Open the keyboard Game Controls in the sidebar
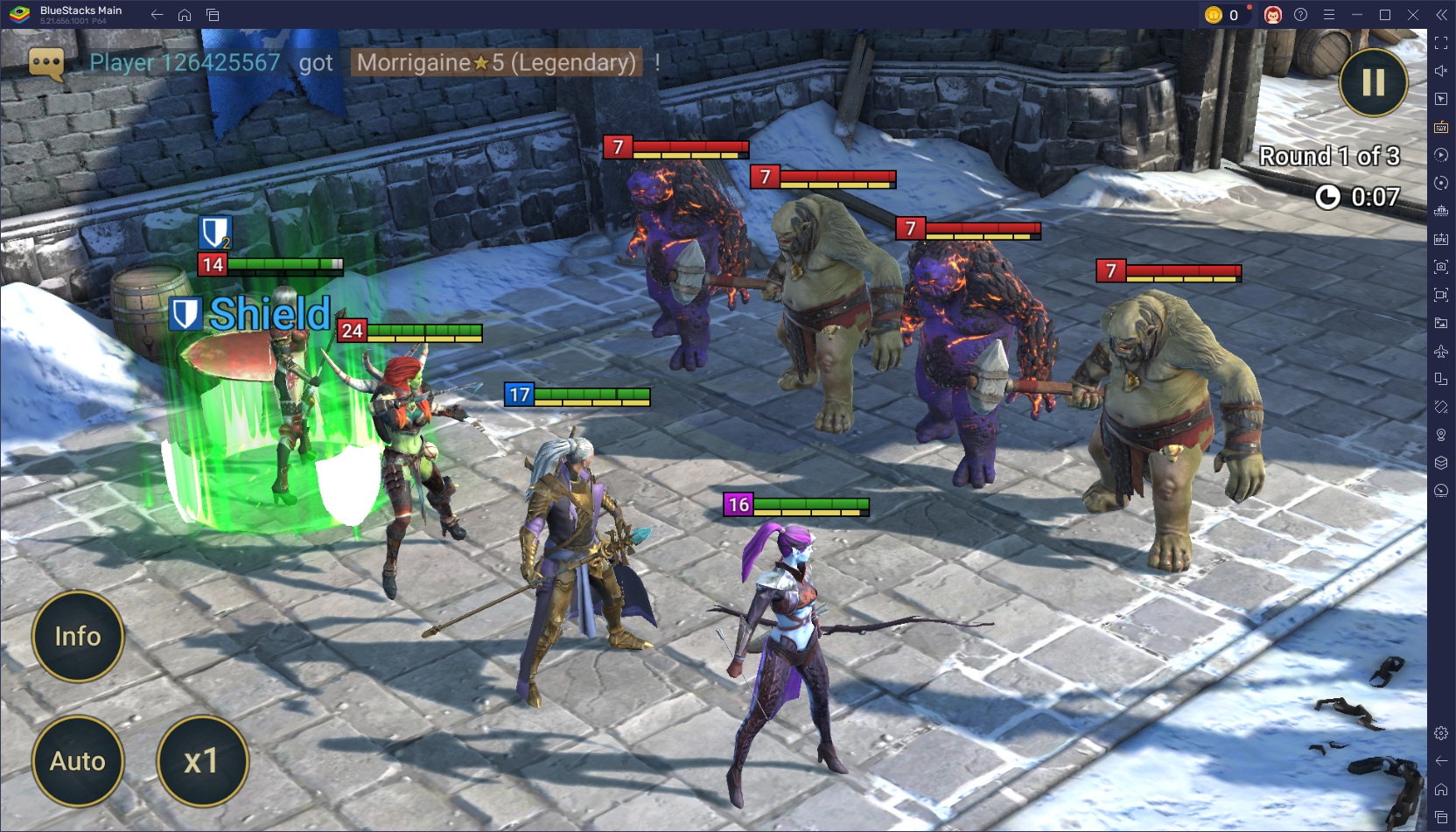 tap(1440, 127)
